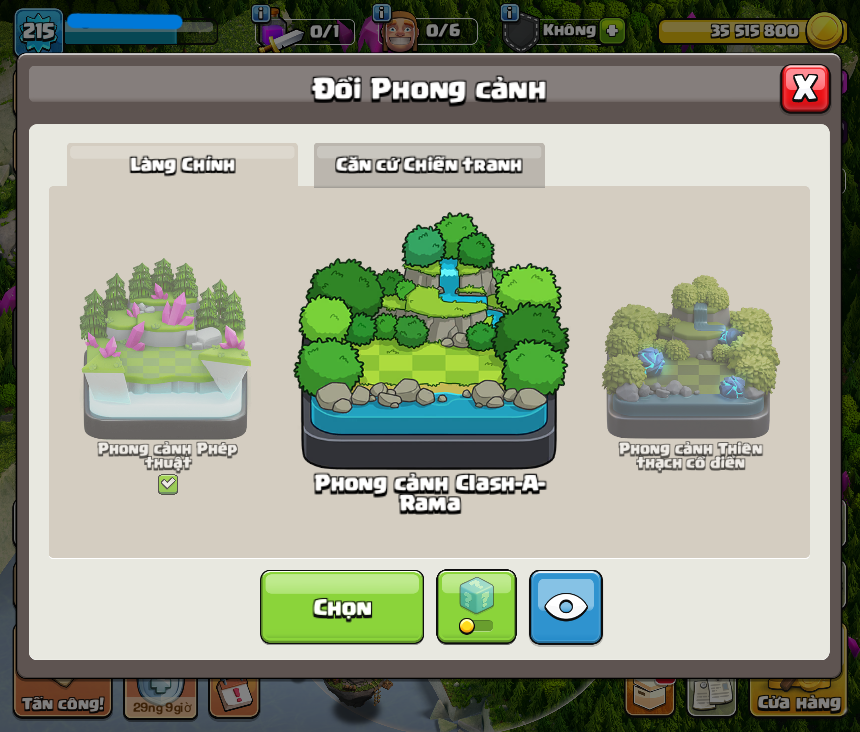The height and width of the screenshot is (732, 860).
Task: Preview scenery with the blue eye button
Action: coord(566,606)
